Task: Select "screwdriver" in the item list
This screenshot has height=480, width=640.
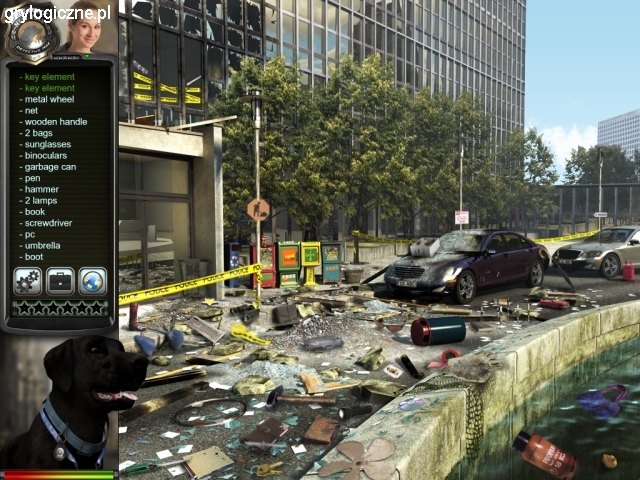Action: pos(49,223)
